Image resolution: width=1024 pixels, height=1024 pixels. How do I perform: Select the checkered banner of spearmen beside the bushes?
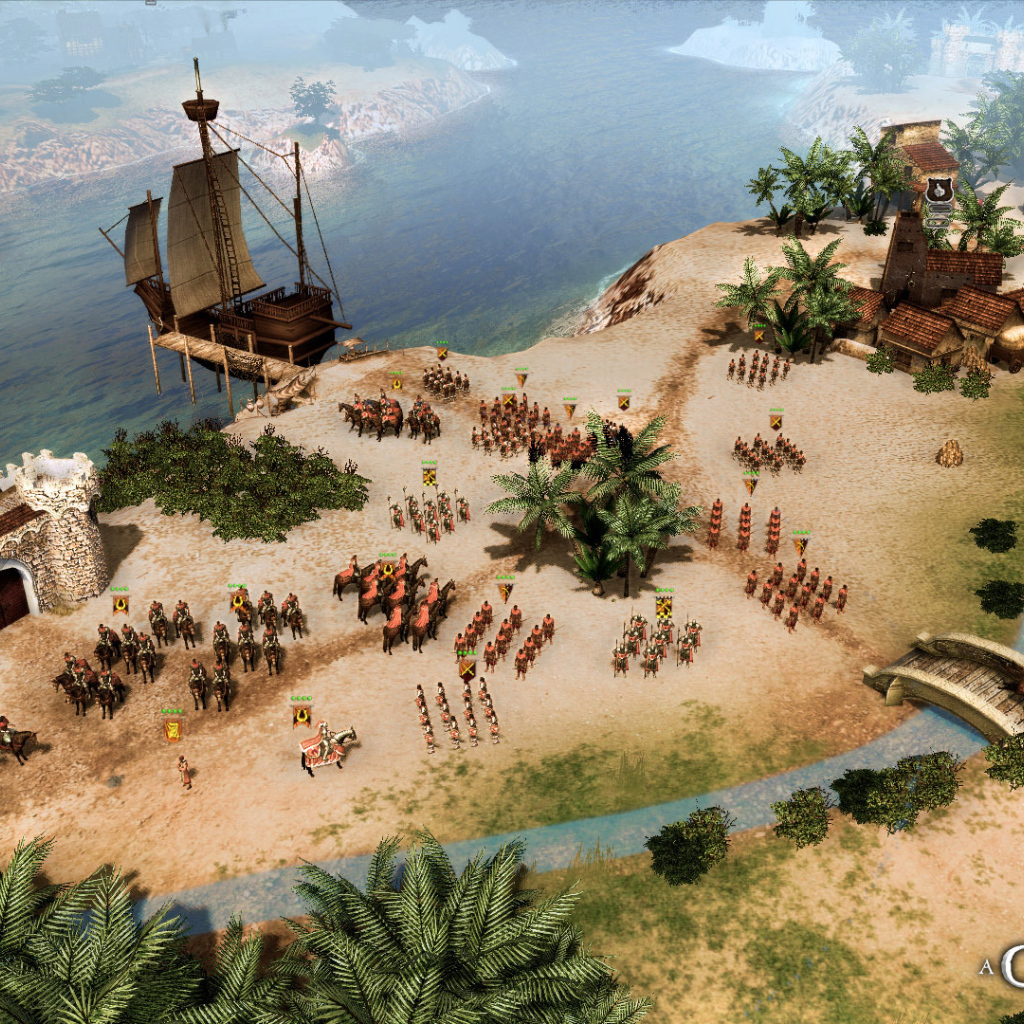coord(429,476)
